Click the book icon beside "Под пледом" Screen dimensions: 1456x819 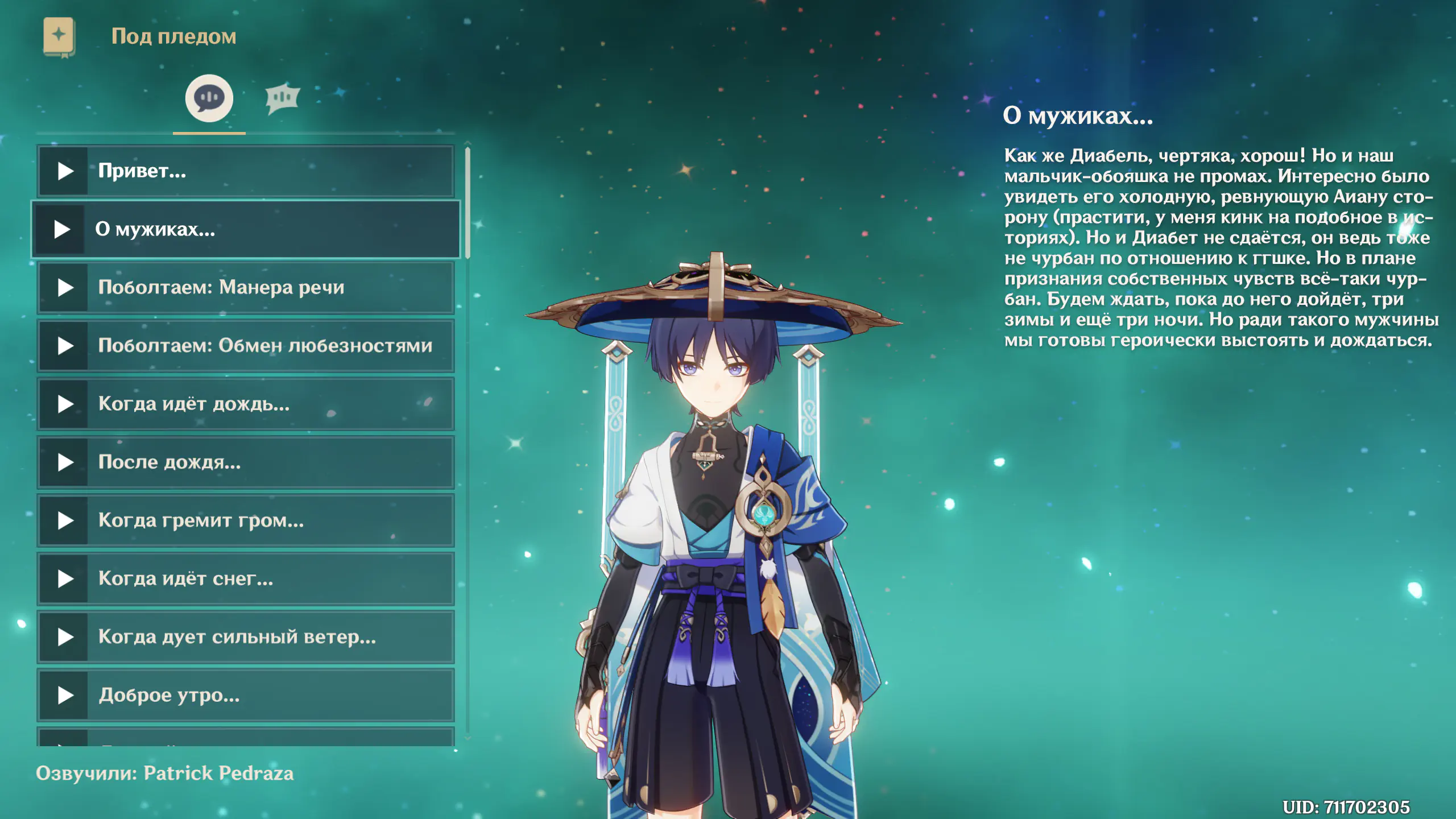[59, 37]
